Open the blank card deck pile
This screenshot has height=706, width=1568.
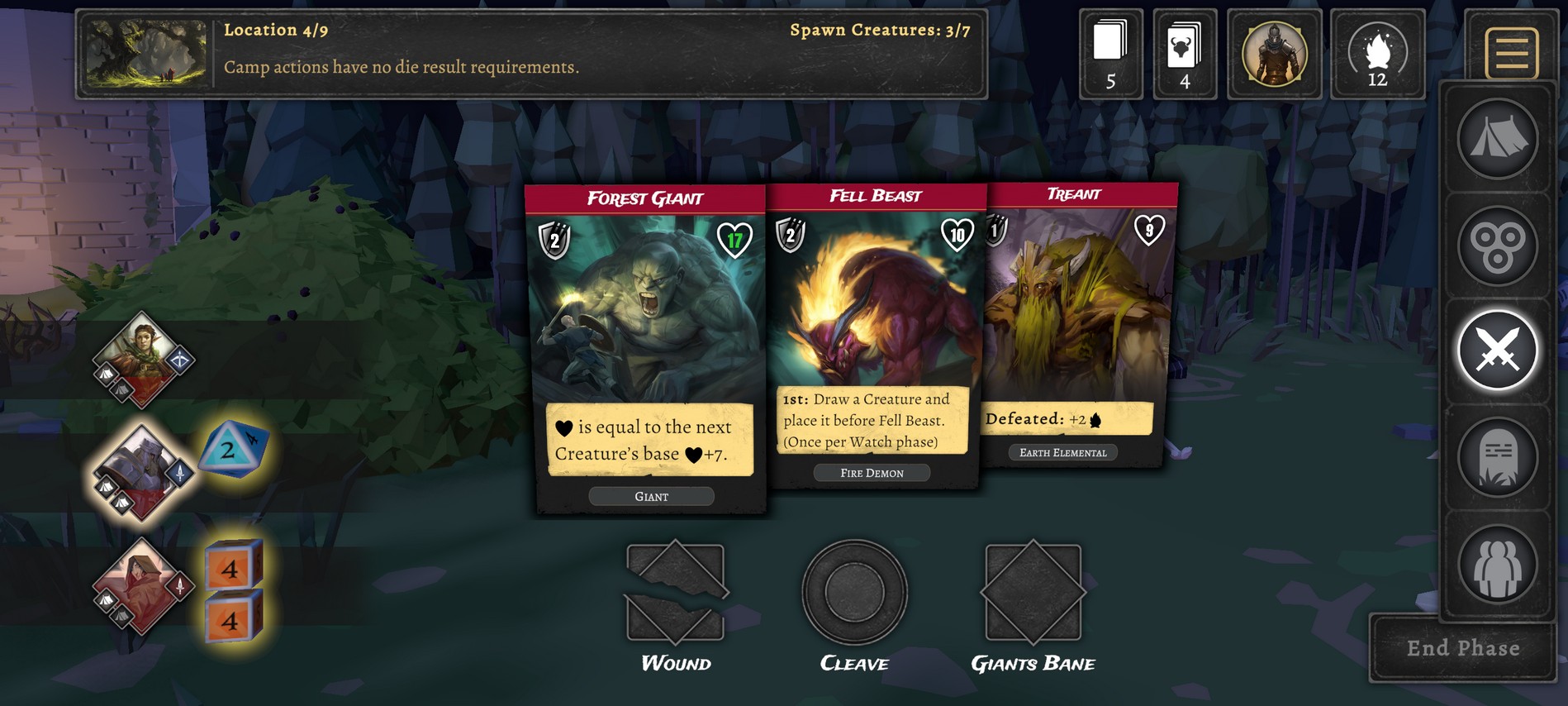point(1110,54)
